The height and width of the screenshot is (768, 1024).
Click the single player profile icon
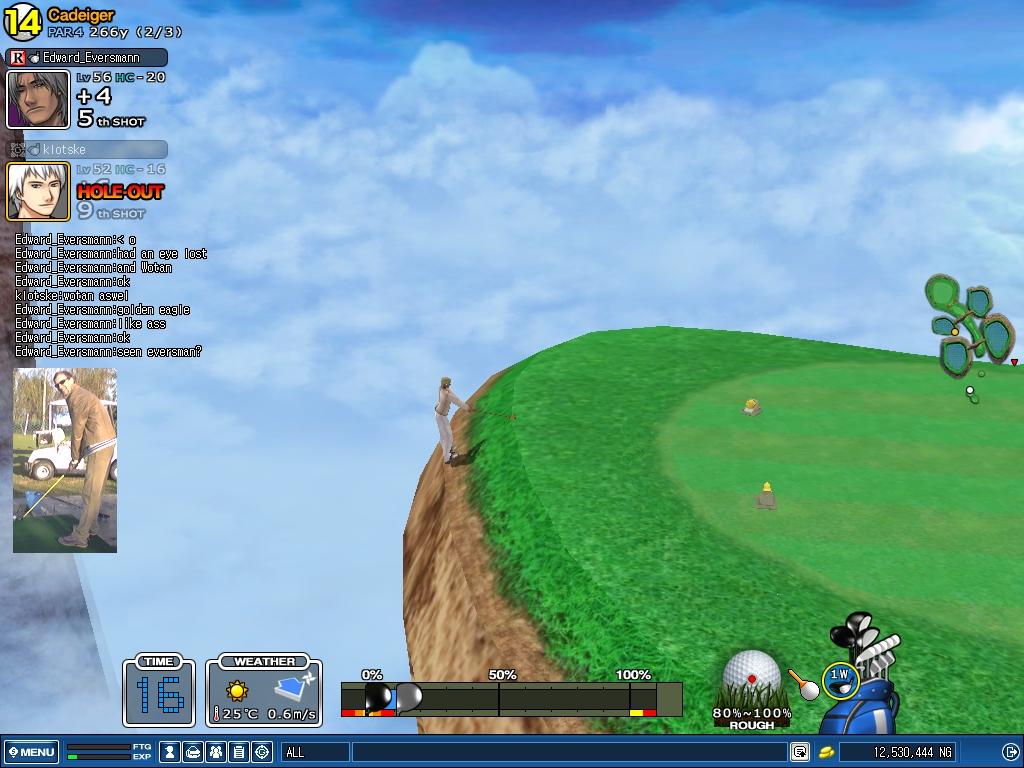pos(171,752)
